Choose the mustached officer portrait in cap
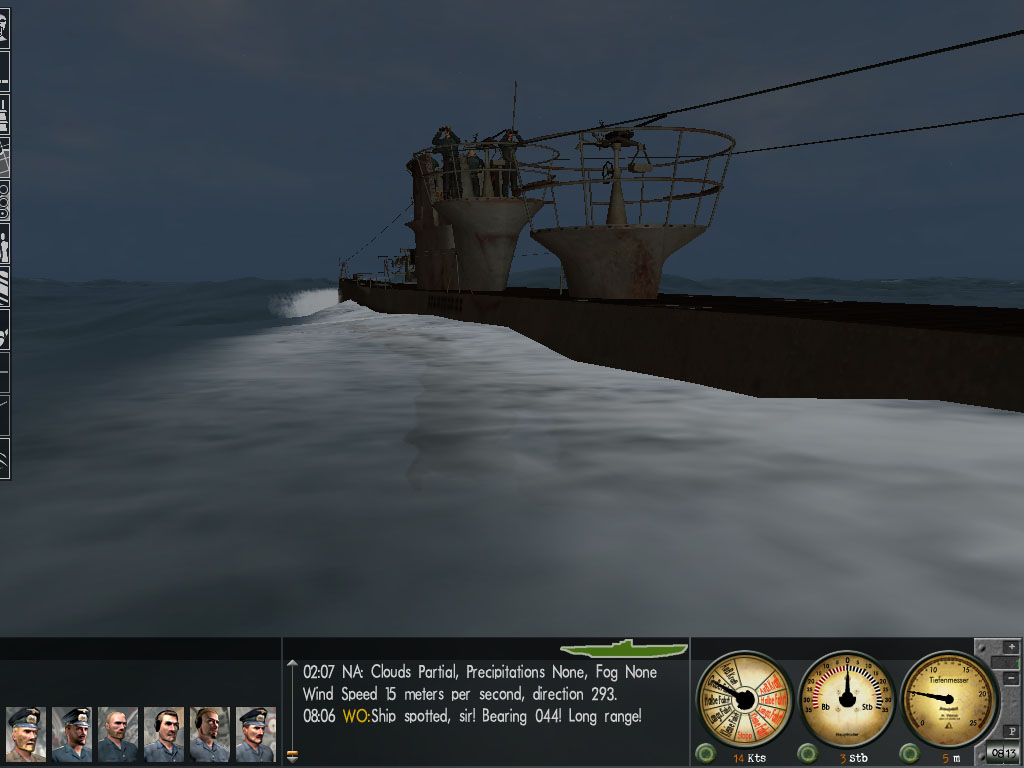Screen dimensions: 1024x768 point(256,734)
